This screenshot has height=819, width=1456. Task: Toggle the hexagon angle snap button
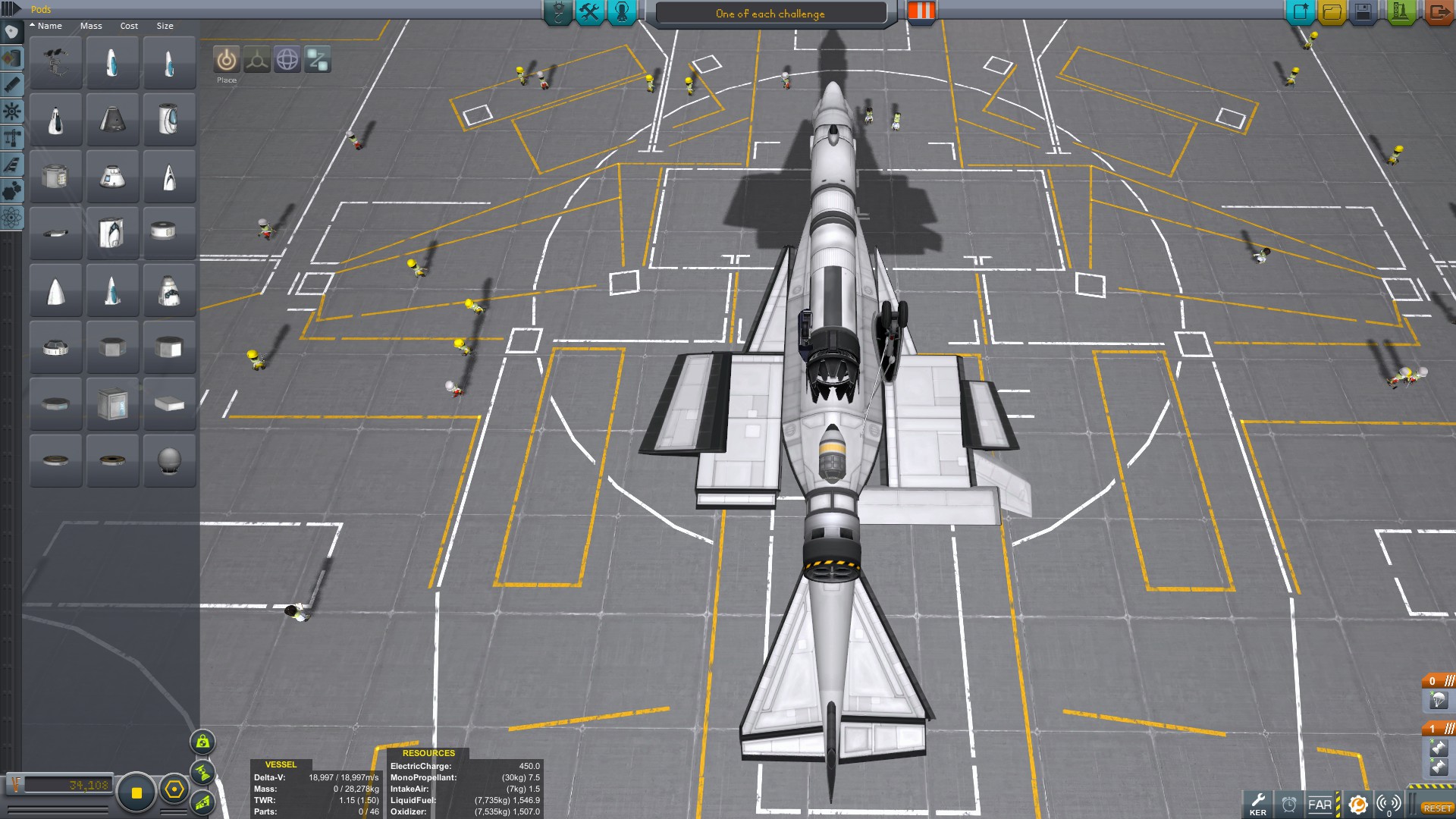(x=174, y=790)
